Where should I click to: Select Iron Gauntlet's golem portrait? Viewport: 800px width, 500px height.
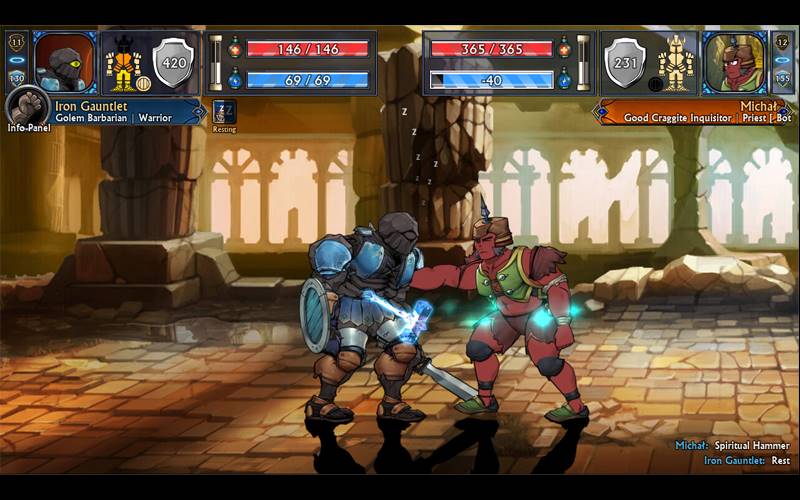(x=65, y=62)
